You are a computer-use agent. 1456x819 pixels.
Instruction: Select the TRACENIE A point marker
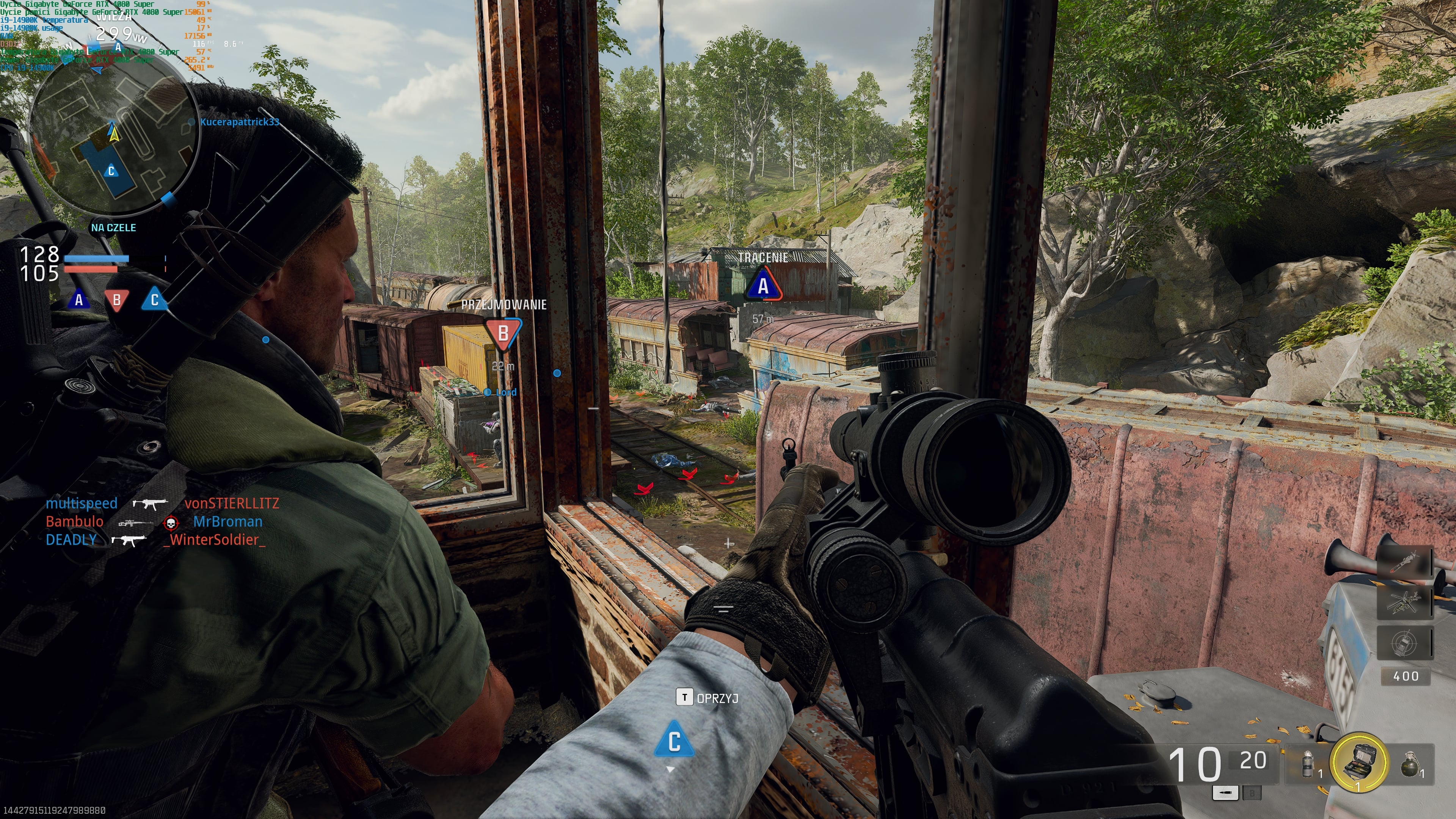[763, 286]
